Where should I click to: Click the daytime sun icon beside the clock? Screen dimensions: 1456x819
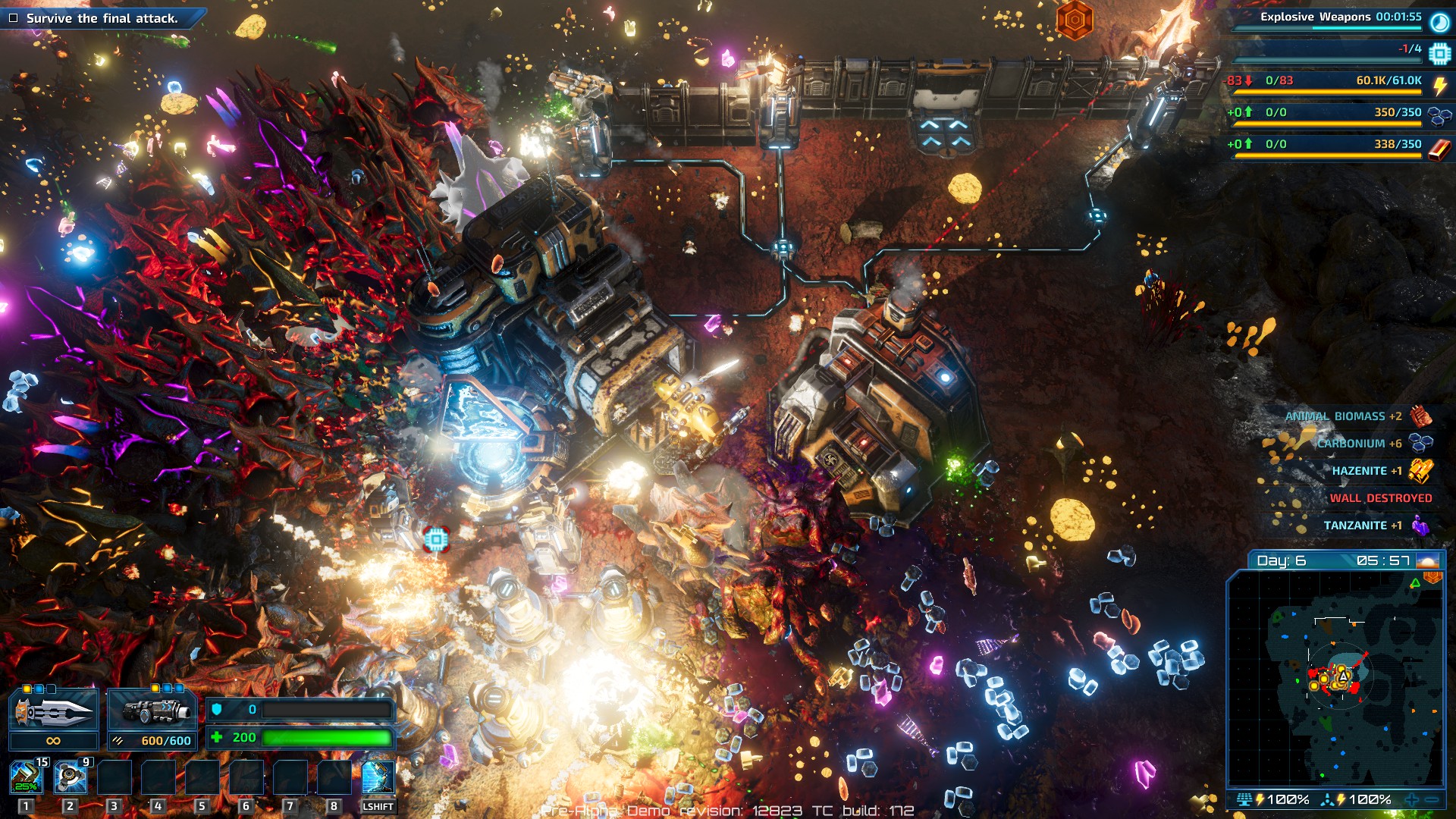point(1427,561)
